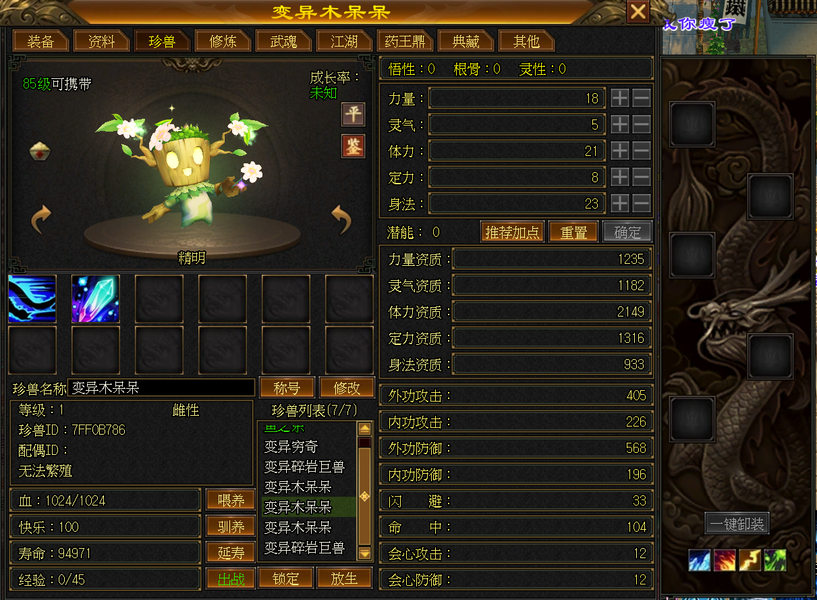Show the 药王鼎 tab
The image size is (817, 600).
pyautogui.click(x=403, y=41)
